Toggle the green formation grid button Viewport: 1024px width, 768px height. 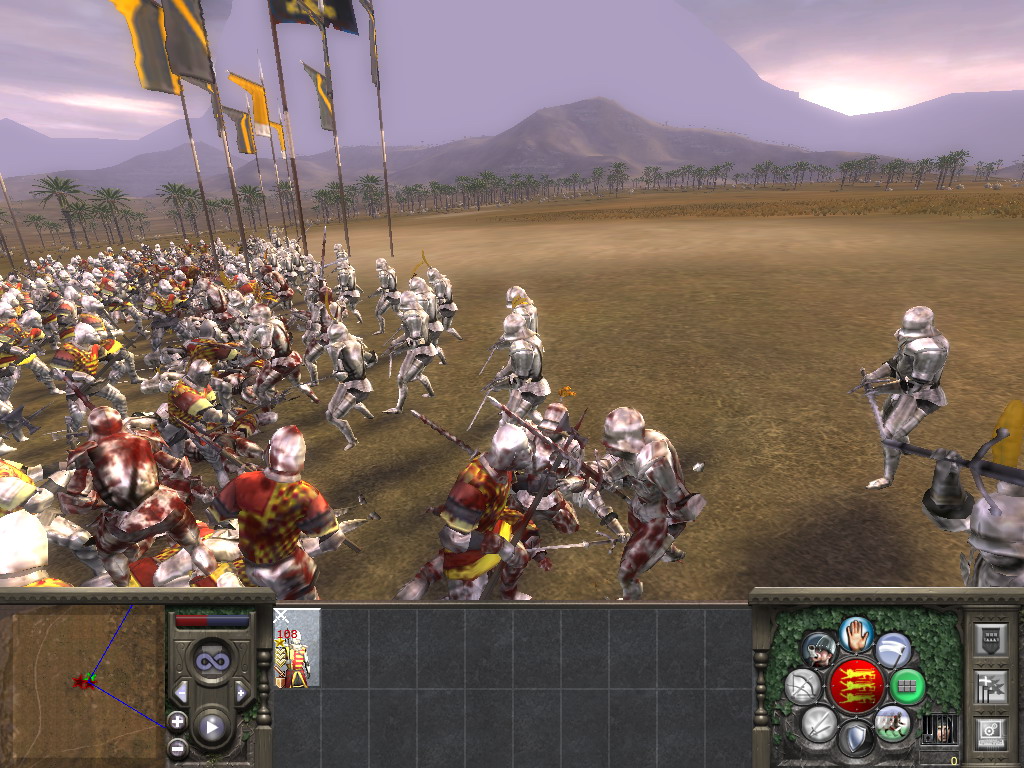(x=907, y=686)
